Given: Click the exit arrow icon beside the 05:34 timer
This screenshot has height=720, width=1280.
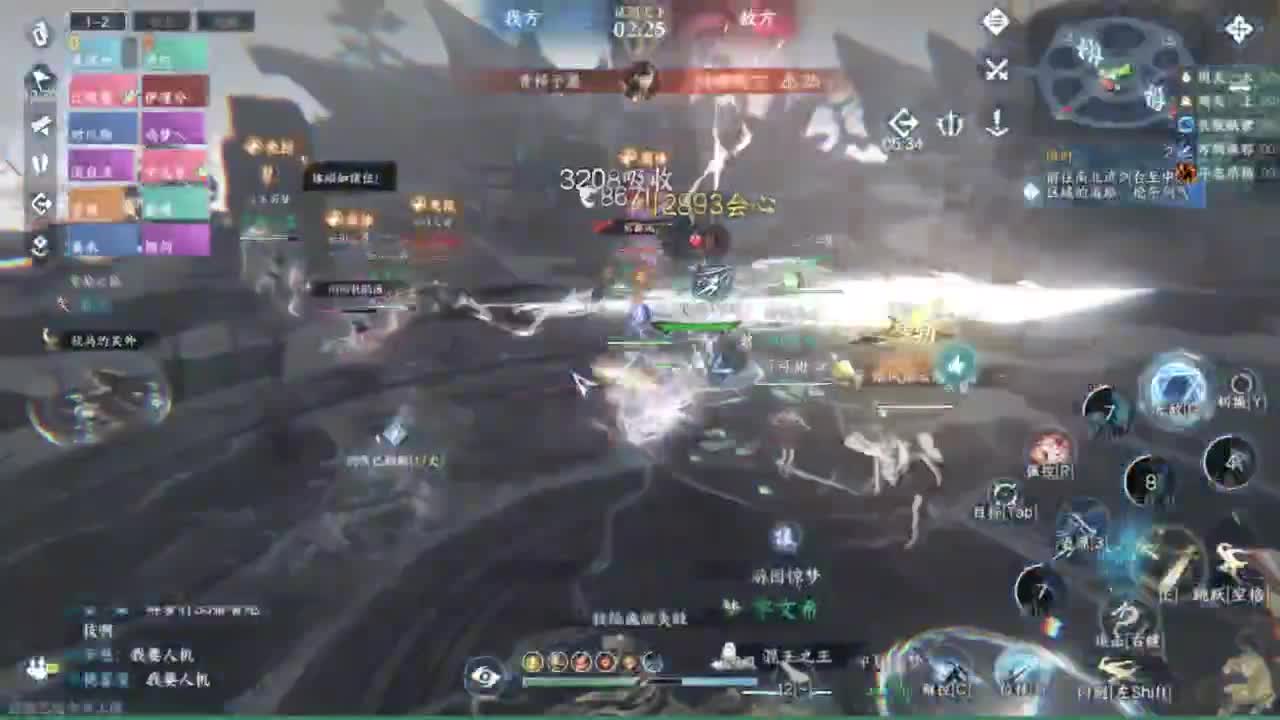Looking at the screenshot, I should pyautogui.click(x=904, y=120).
